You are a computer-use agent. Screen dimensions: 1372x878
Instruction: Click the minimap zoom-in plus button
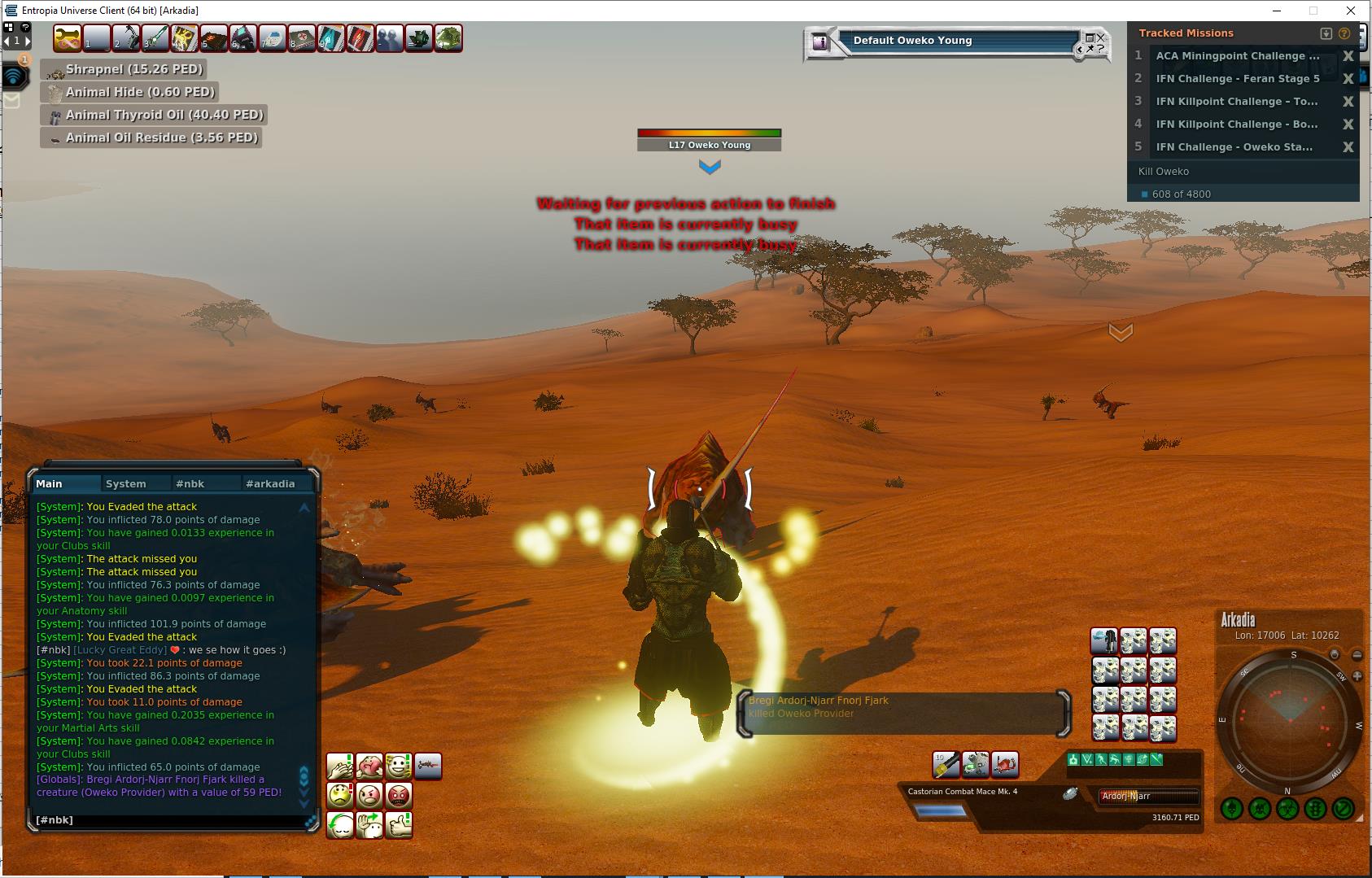pos(1357,676)
